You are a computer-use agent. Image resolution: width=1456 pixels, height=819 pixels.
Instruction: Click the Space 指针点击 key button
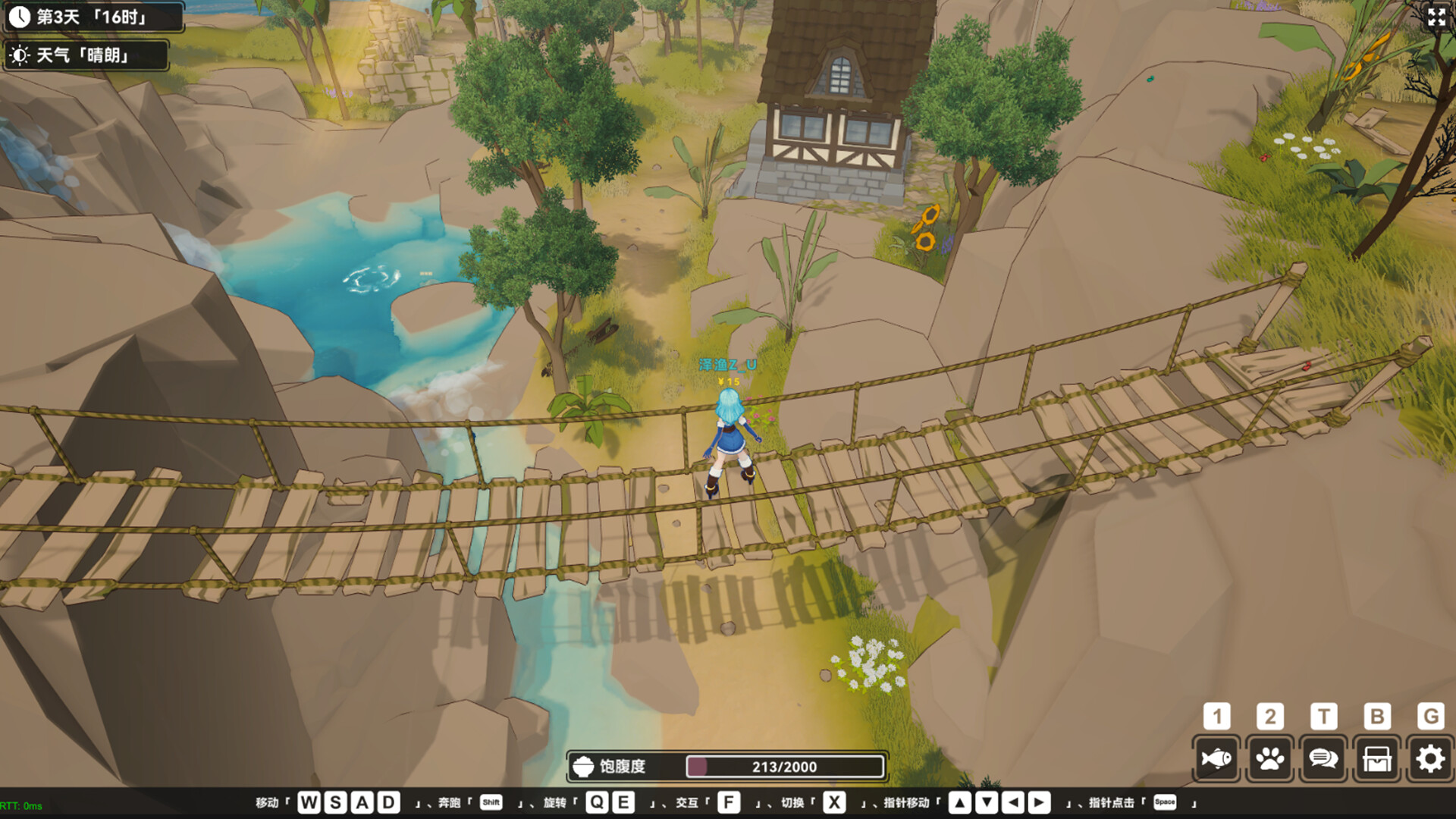click(x=1168, y=800)
